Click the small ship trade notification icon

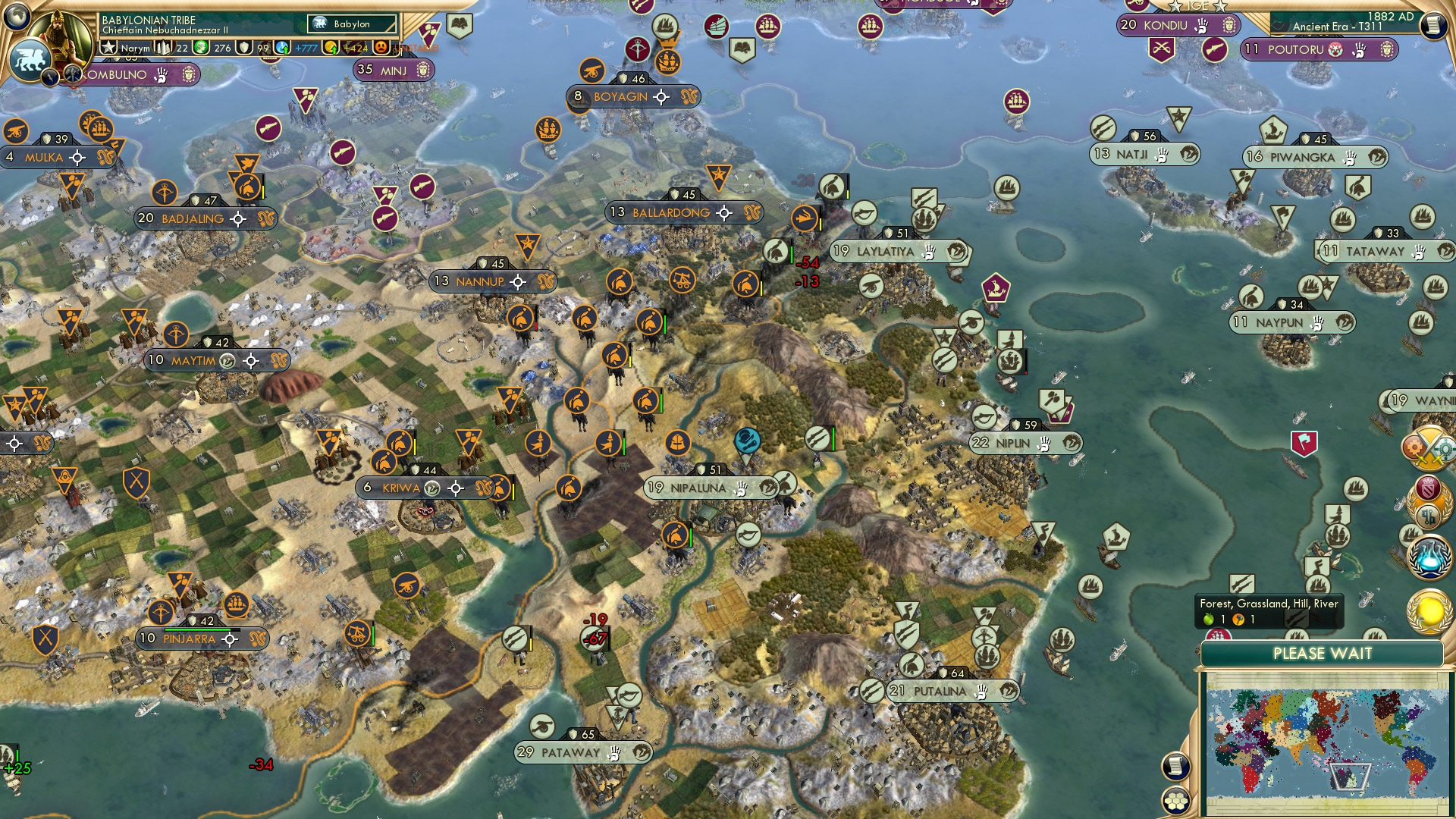pyautogui.click(x=1410, y=533)
